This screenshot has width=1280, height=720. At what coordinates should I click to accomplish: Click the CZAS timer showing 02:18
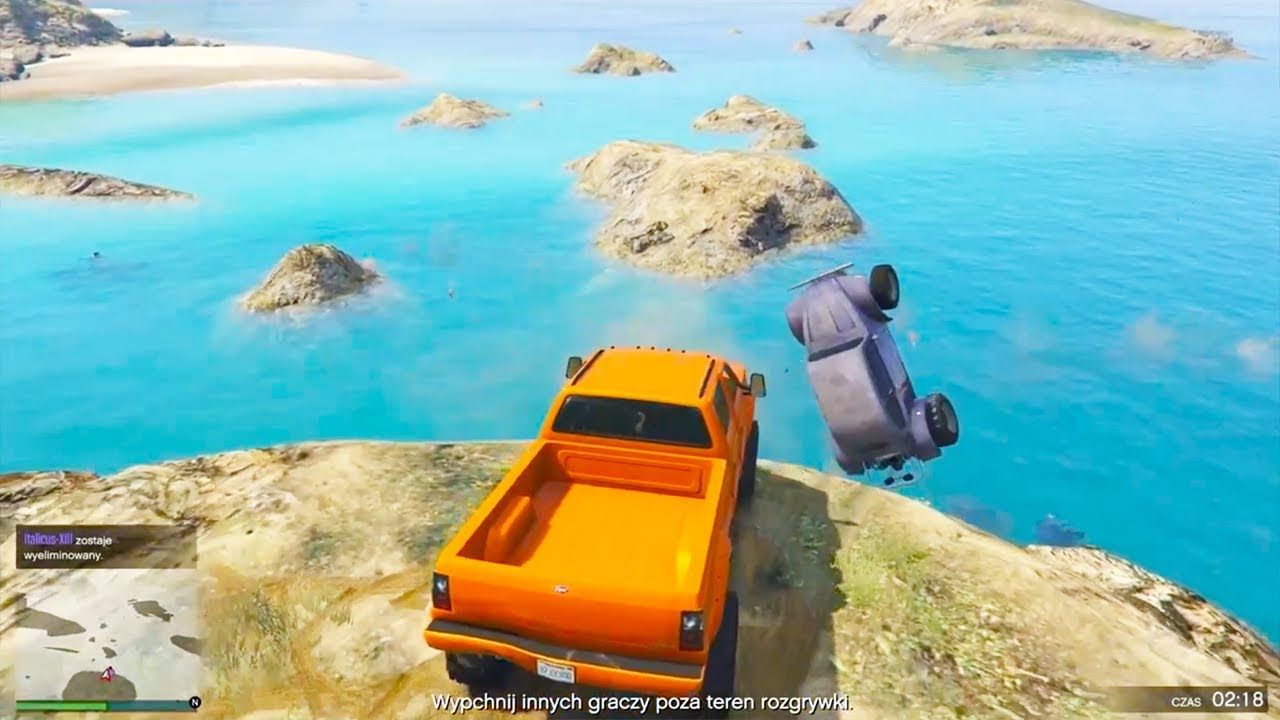point(1220,701)
